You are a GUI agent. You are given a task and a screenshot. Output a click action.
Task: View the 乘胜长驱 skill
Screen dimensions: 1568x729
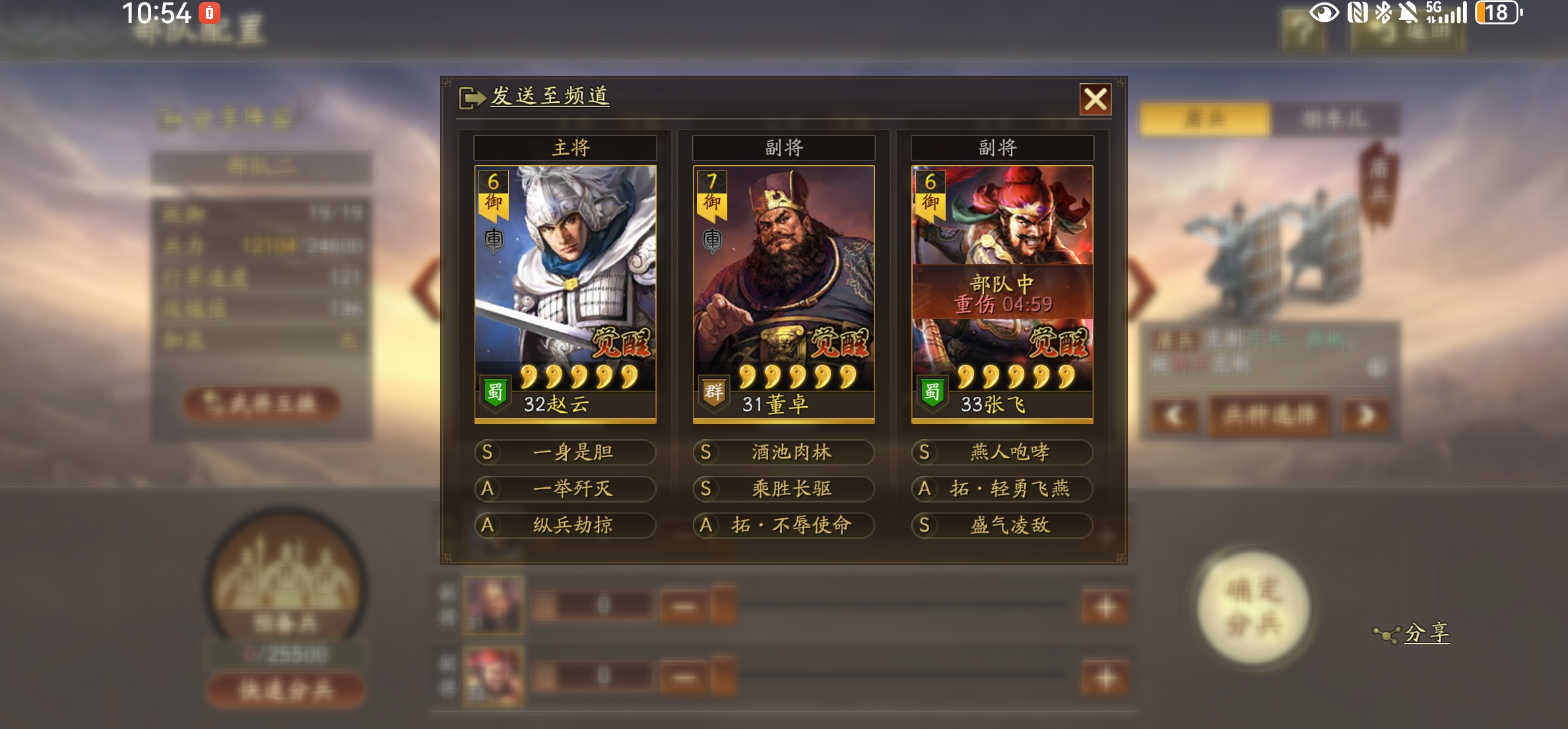coord(783,489)
